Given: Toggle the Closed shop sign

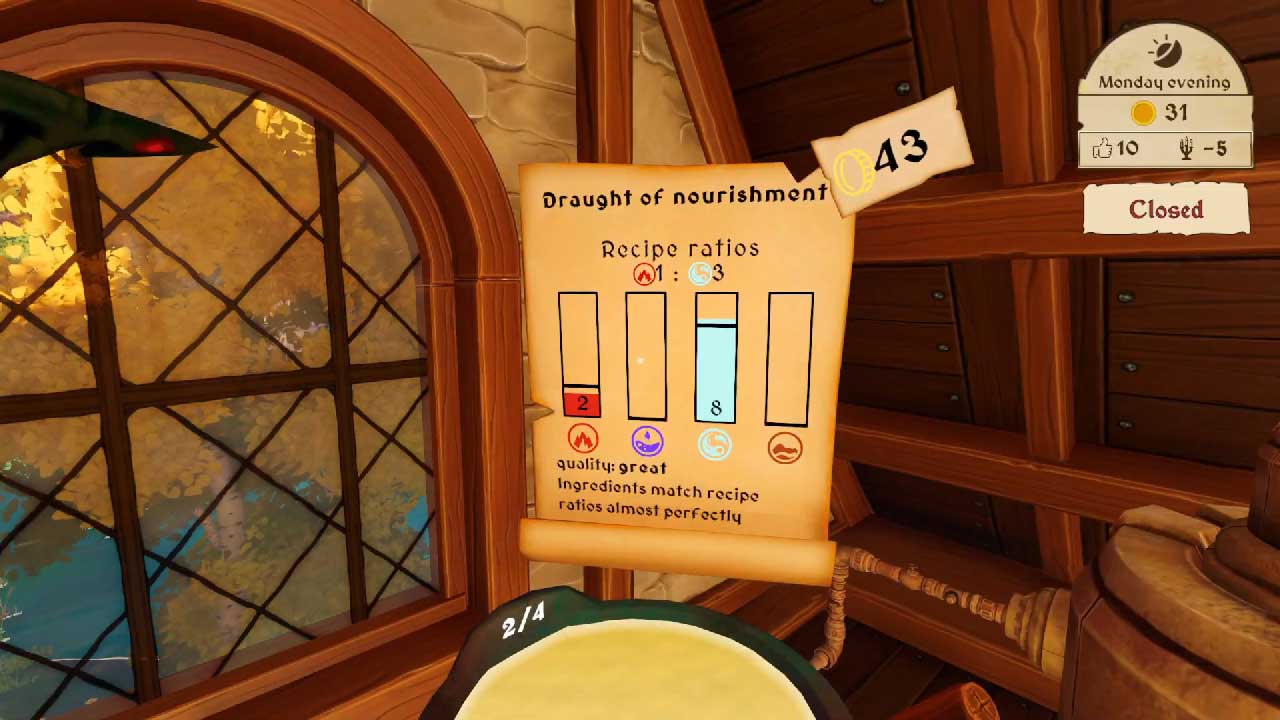Looking at the screenshot, I should click(1166, 210).
